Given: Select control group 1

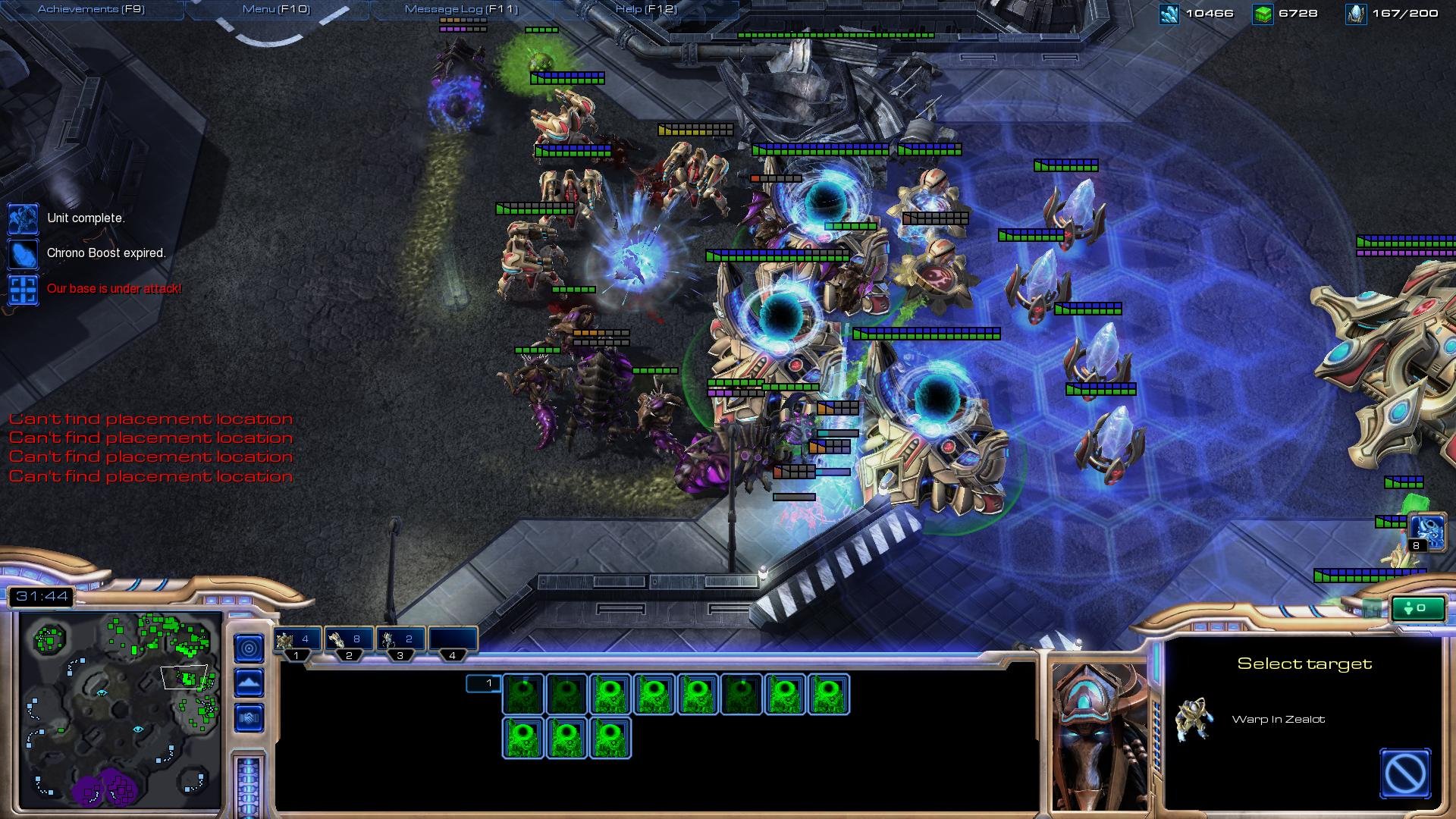Looking at the screenshot, I should [297, 641].
